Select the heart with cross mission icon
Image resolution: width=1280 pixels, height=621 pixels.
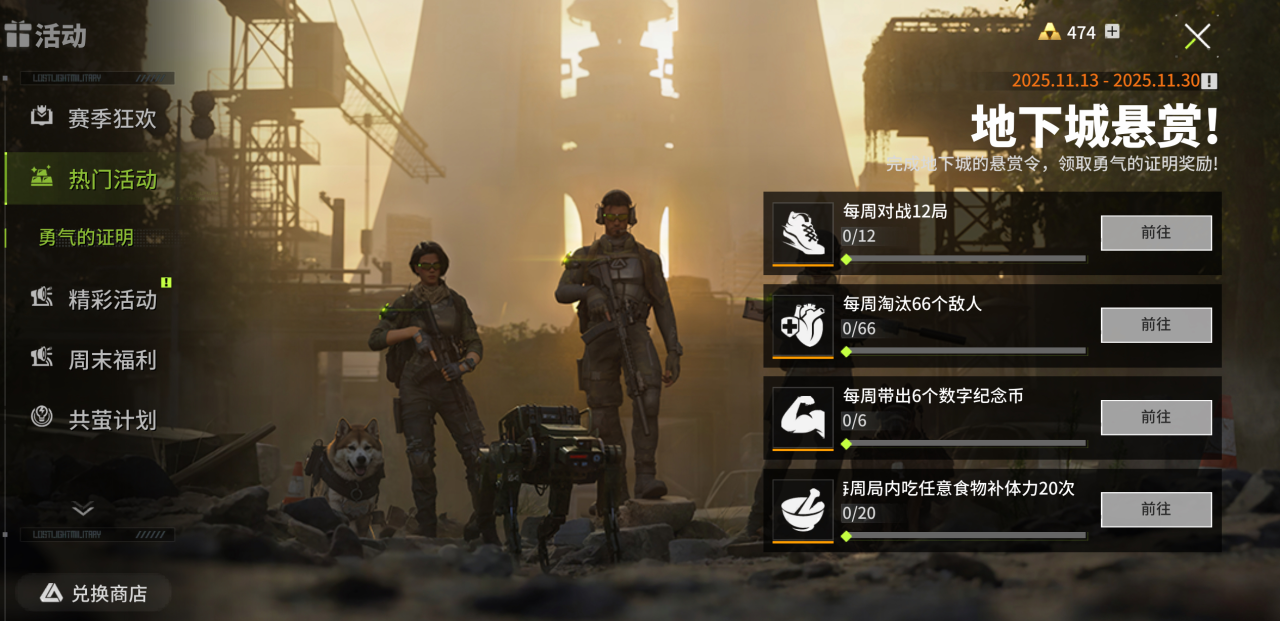(803, 326)
